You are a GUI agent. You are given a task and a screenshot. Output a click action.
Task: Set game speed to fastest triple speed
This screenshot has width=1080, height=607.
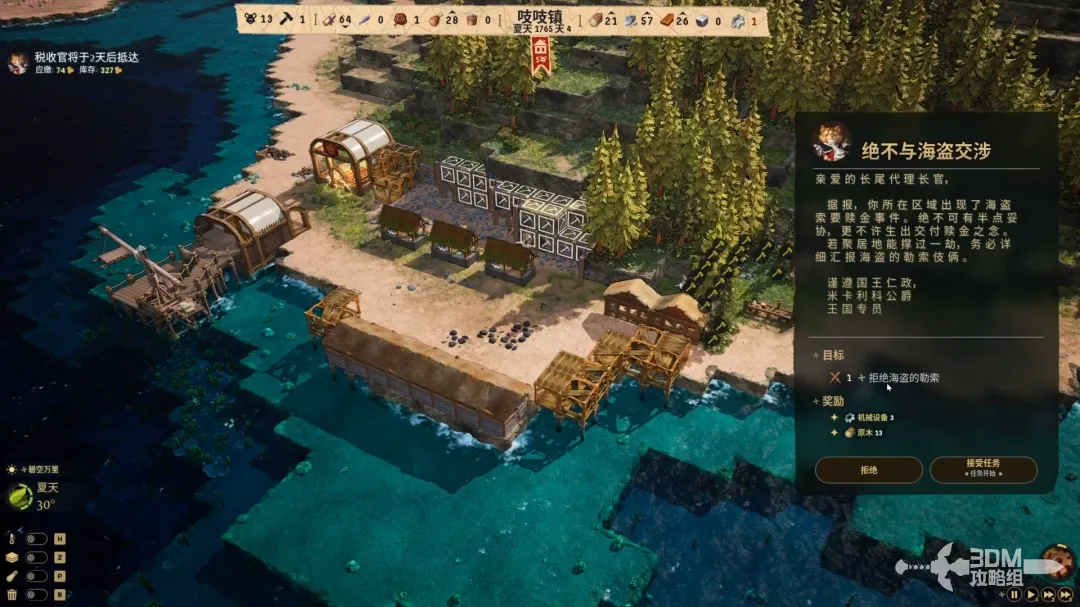pos(1065,594)
